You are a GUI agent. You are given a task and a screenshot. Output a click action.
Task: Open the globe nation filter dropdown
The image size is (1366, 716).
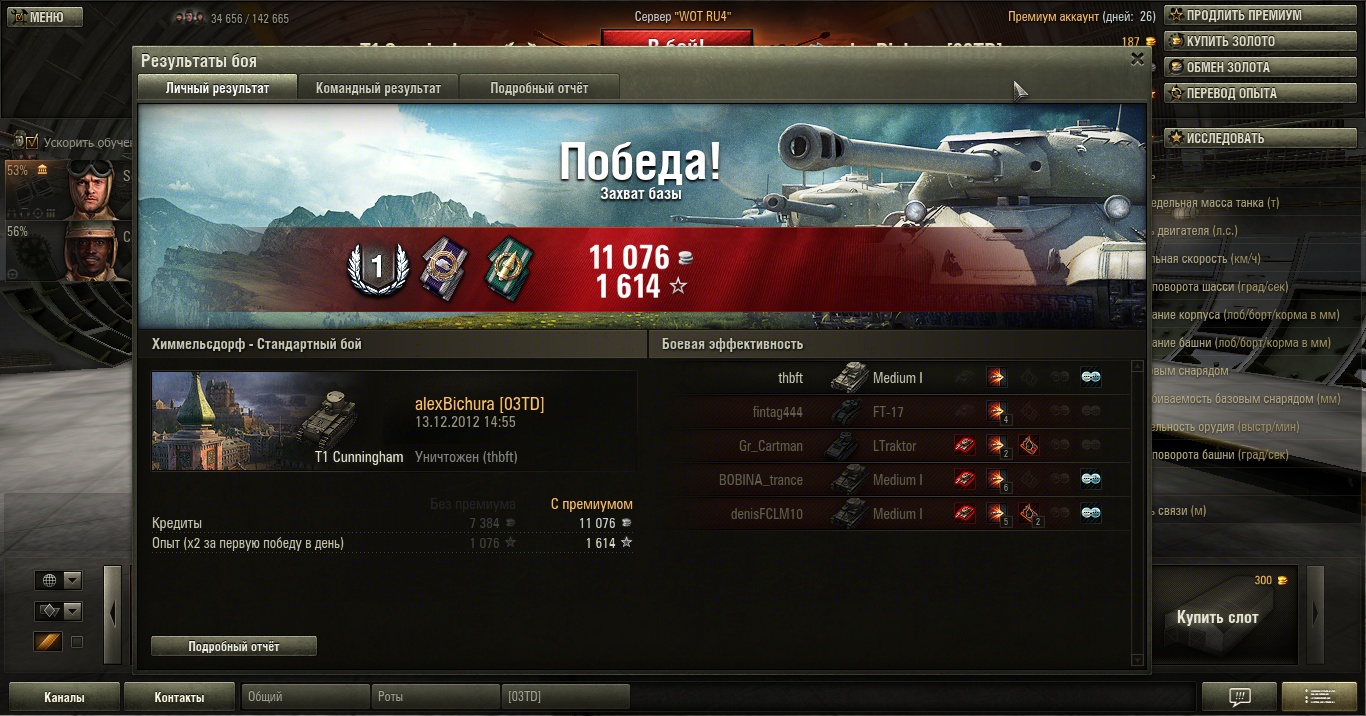[x=58, y=581]
